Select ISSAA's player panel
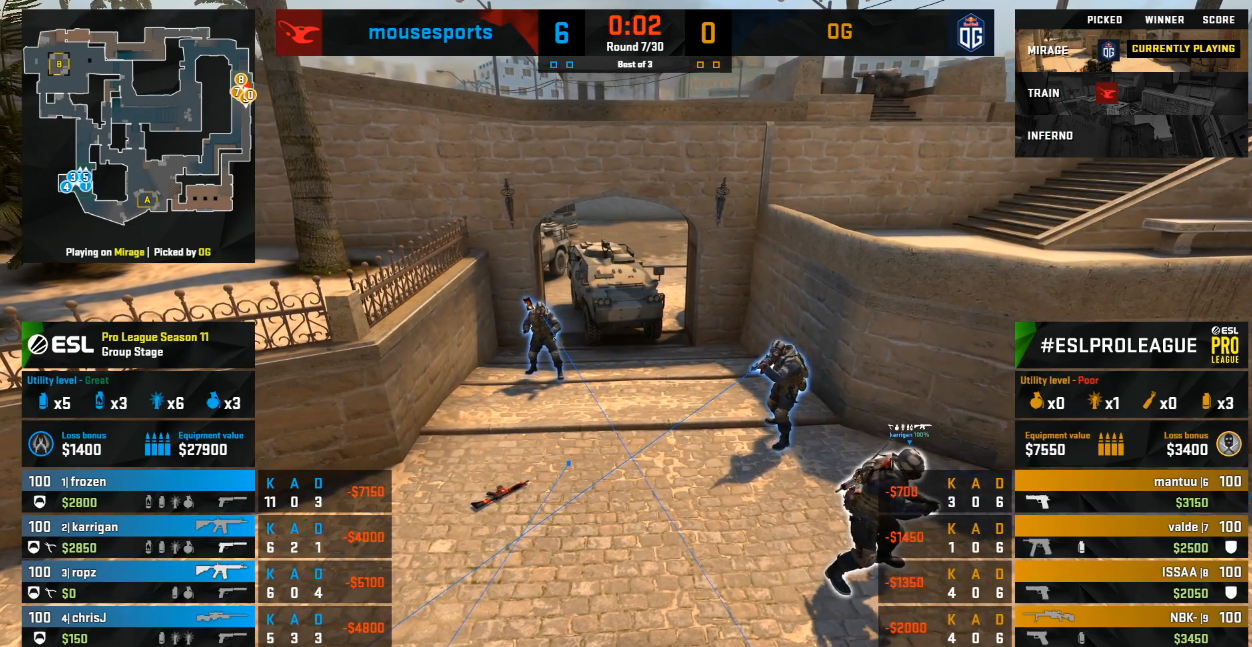This screenshot has width=1252, height=647. (1130, 582)
